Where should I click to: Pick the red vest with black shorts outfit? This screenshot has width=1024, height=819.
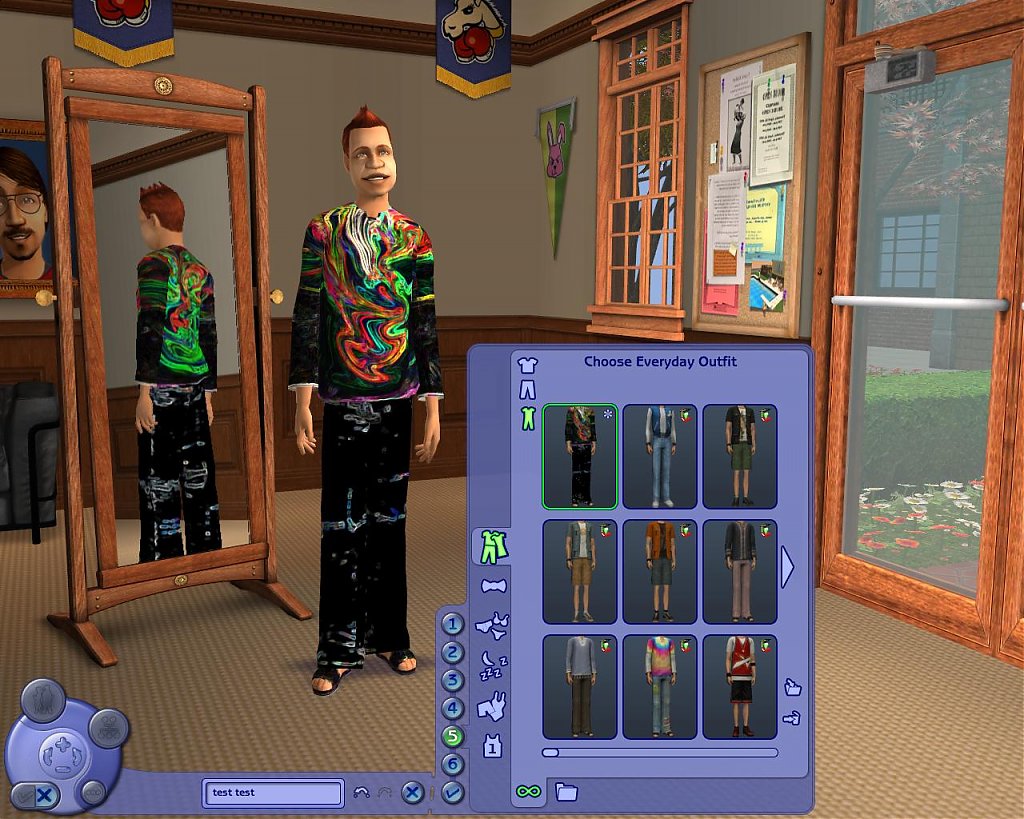739,686
